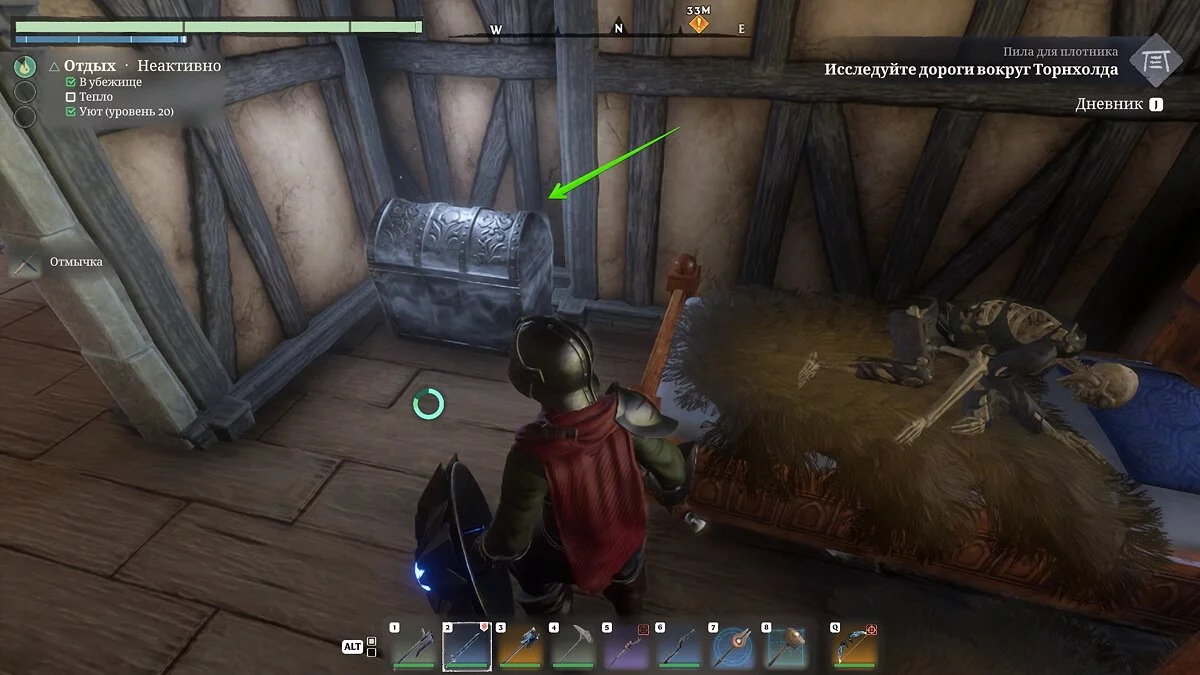
Task: Select the dark staff in slot 6
Action: [x=680, y=648]
